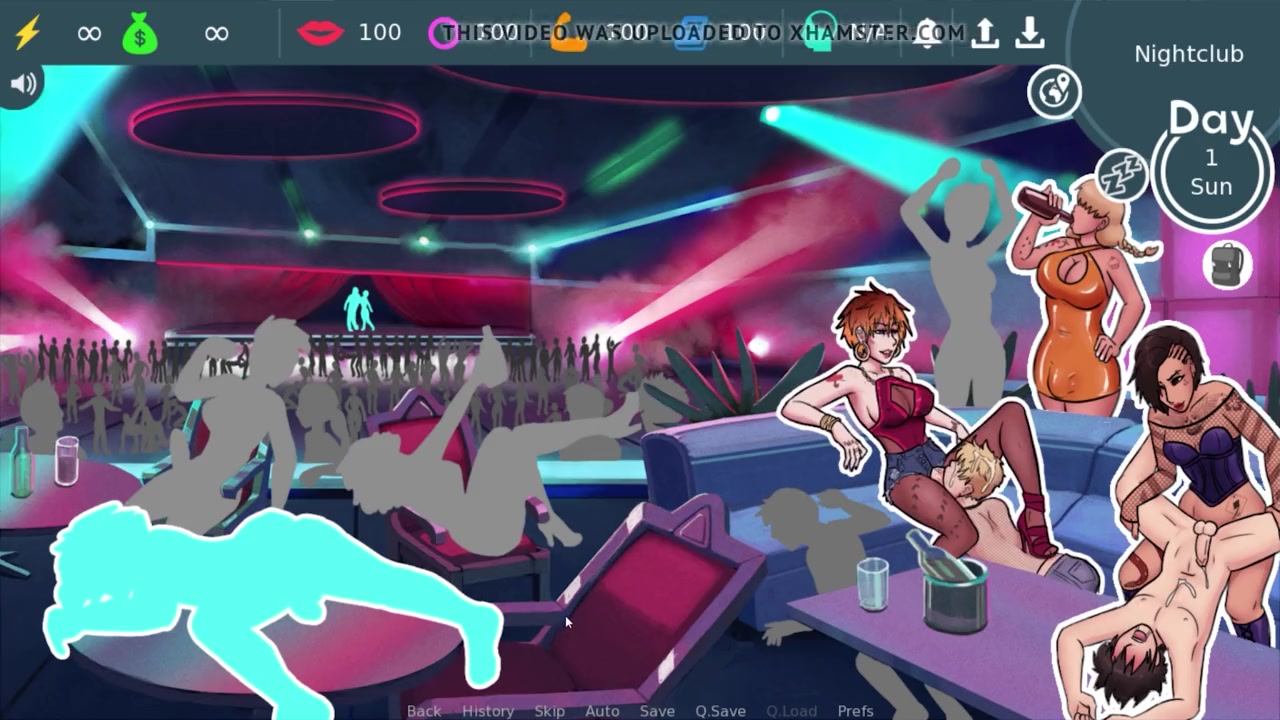Open Prefs settings
The width and height of the screenshot is (1280, 720).
(855, 710)
